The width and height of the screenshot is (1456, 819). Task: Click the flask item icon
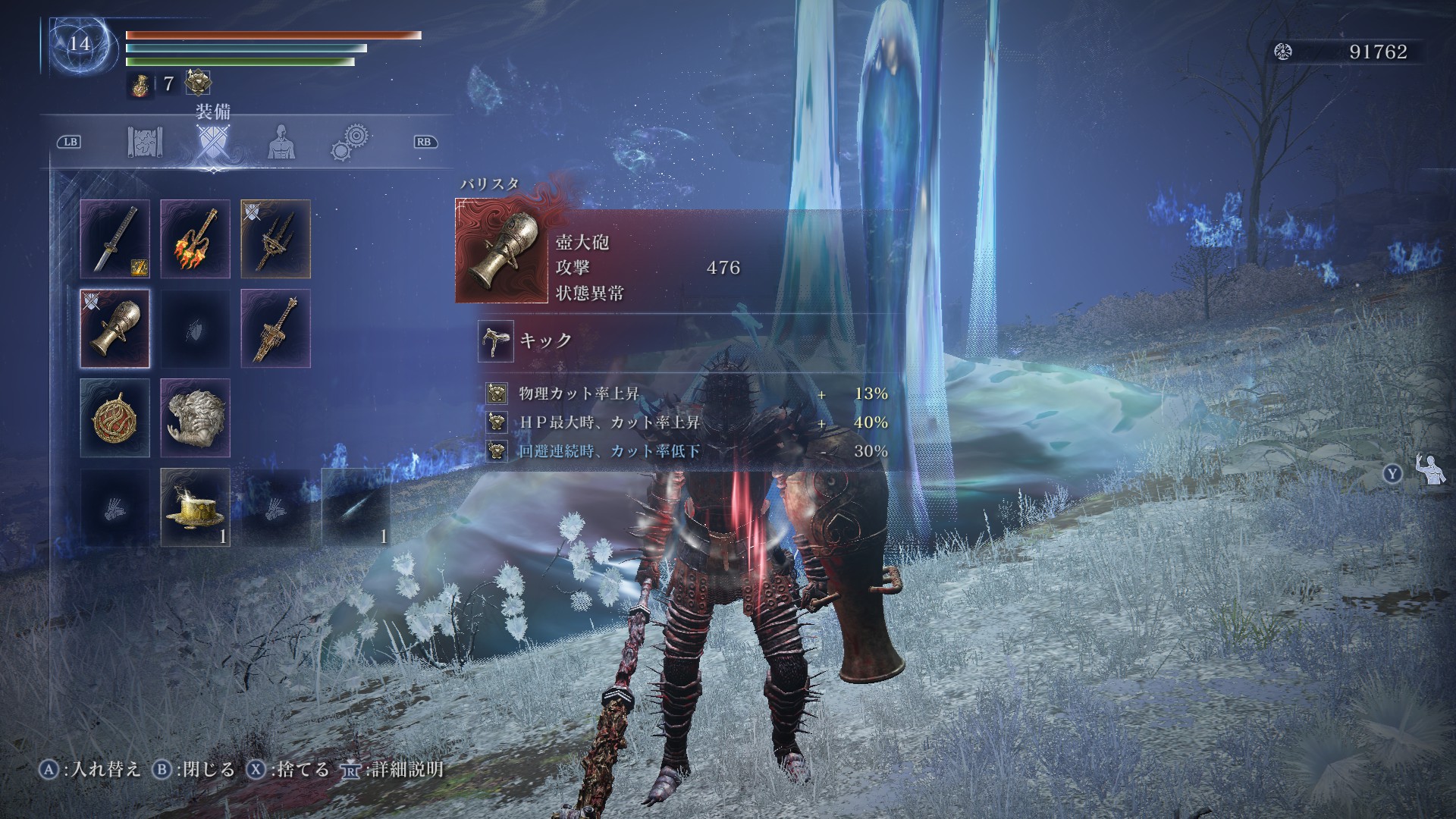click(x=139, y=83)
